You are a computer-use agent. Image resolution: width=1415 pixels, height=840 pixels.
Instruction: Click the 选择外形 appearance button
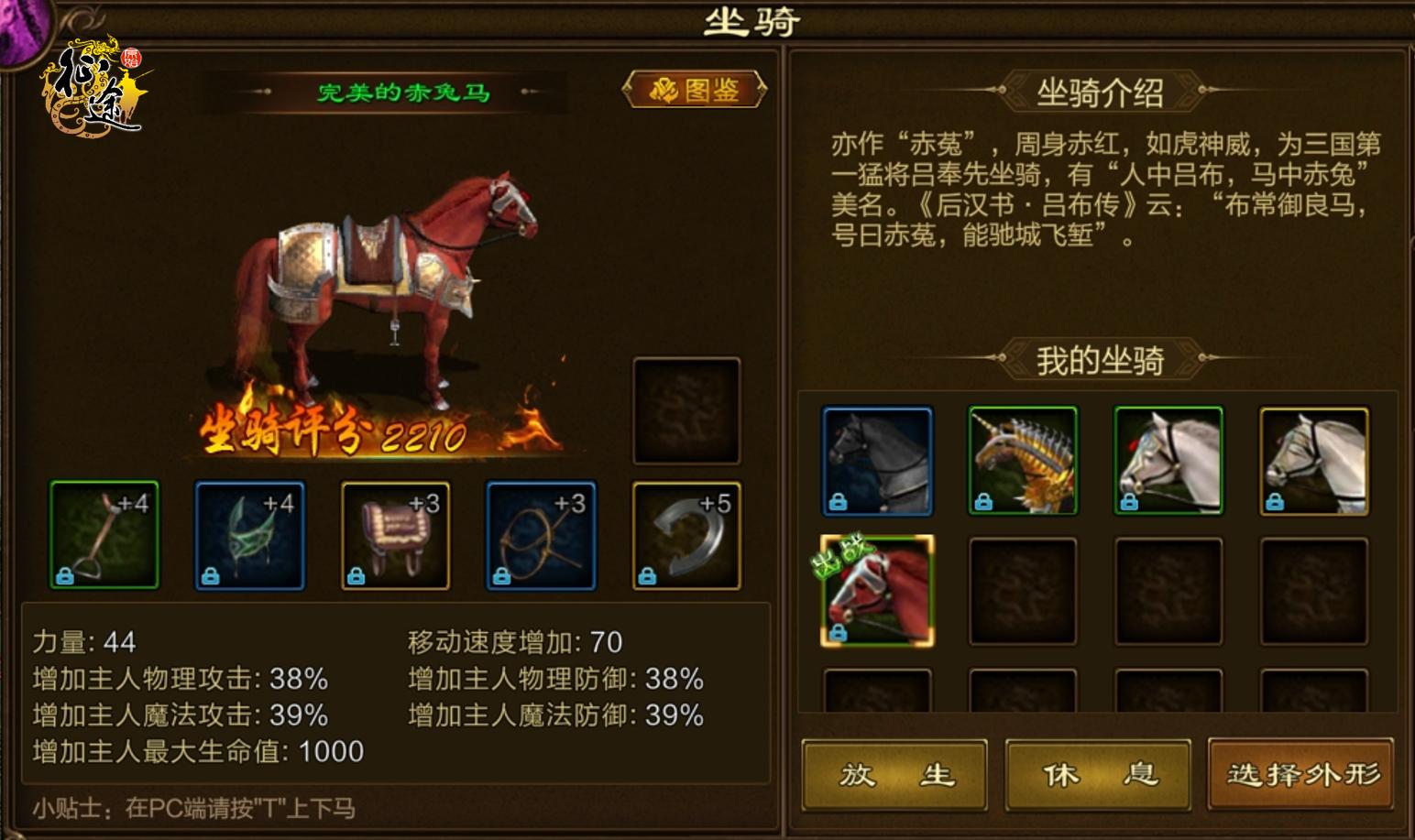tap(1300, 774)
